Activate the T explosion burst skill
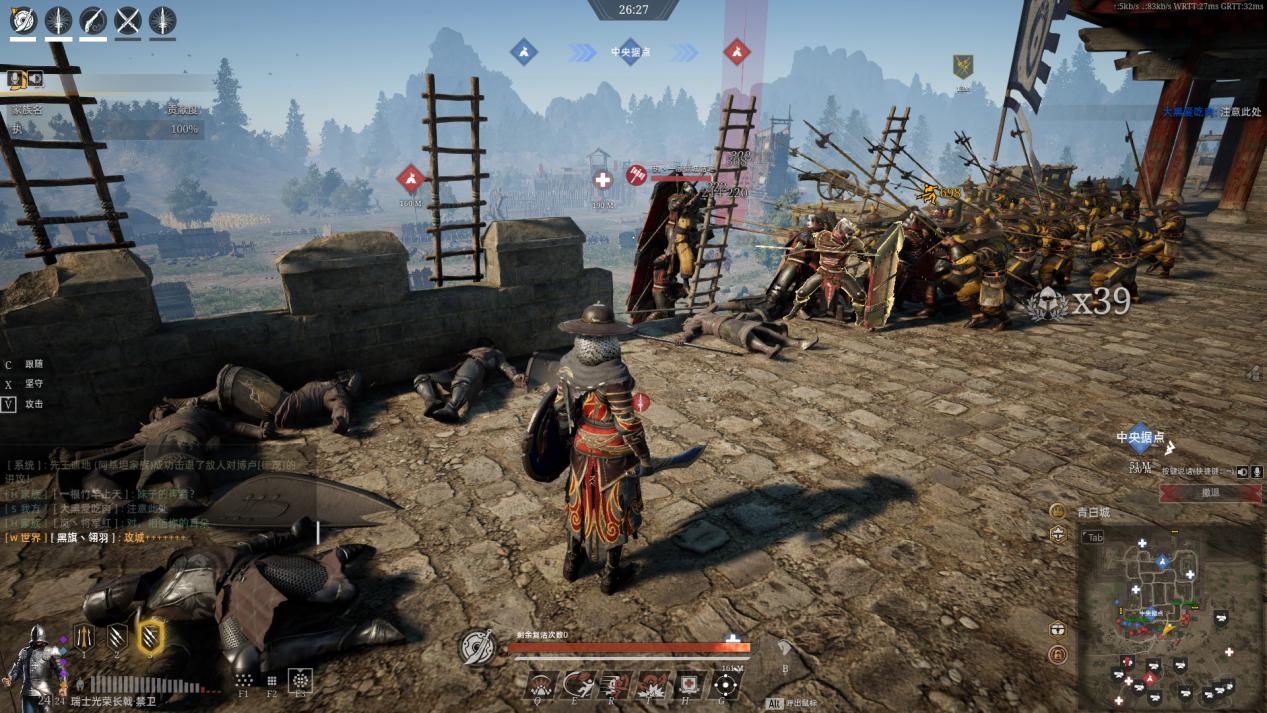Screen dimensions: 1267x713 (x=652, y=685)
